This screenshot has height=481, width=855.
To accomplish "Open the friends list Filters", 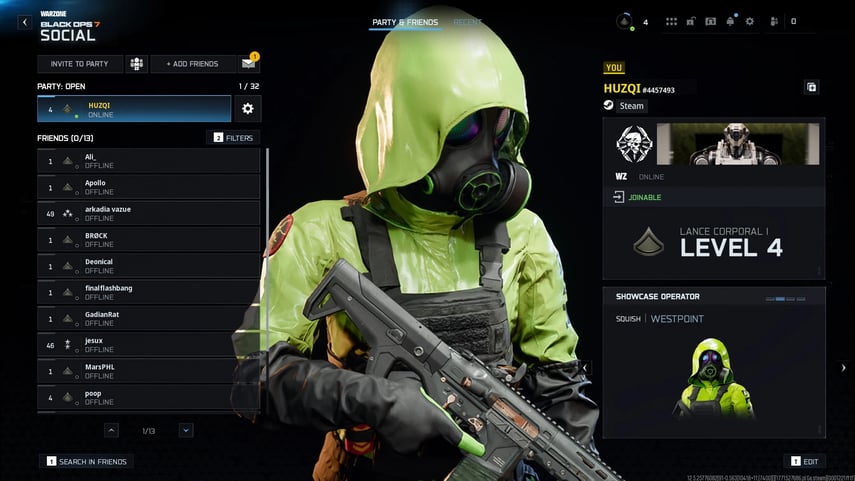I will pyautogui.click(x=233, y=137).
